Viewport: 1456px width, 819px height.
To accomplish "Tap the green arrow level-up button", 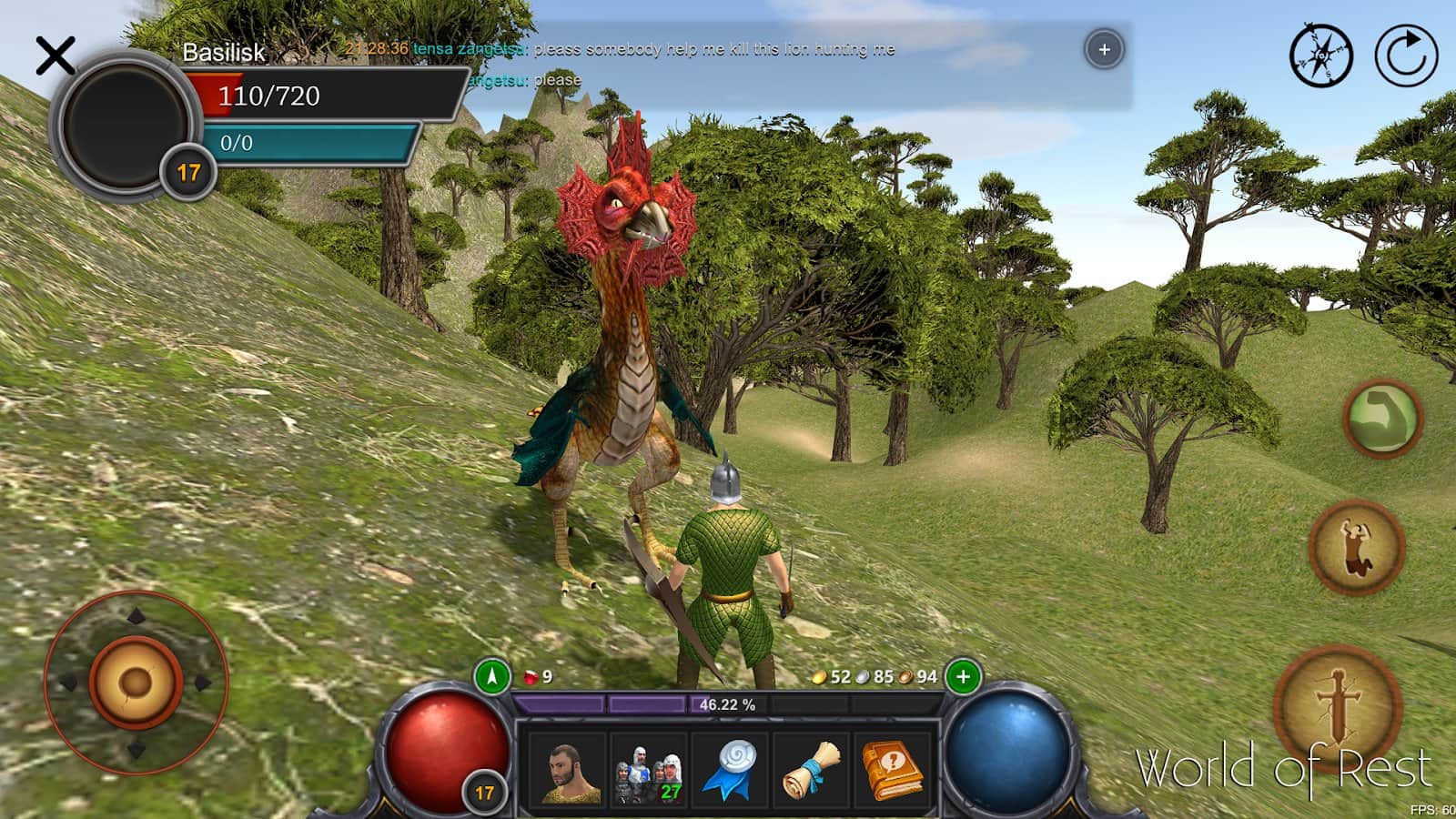I will pos(492,676).
